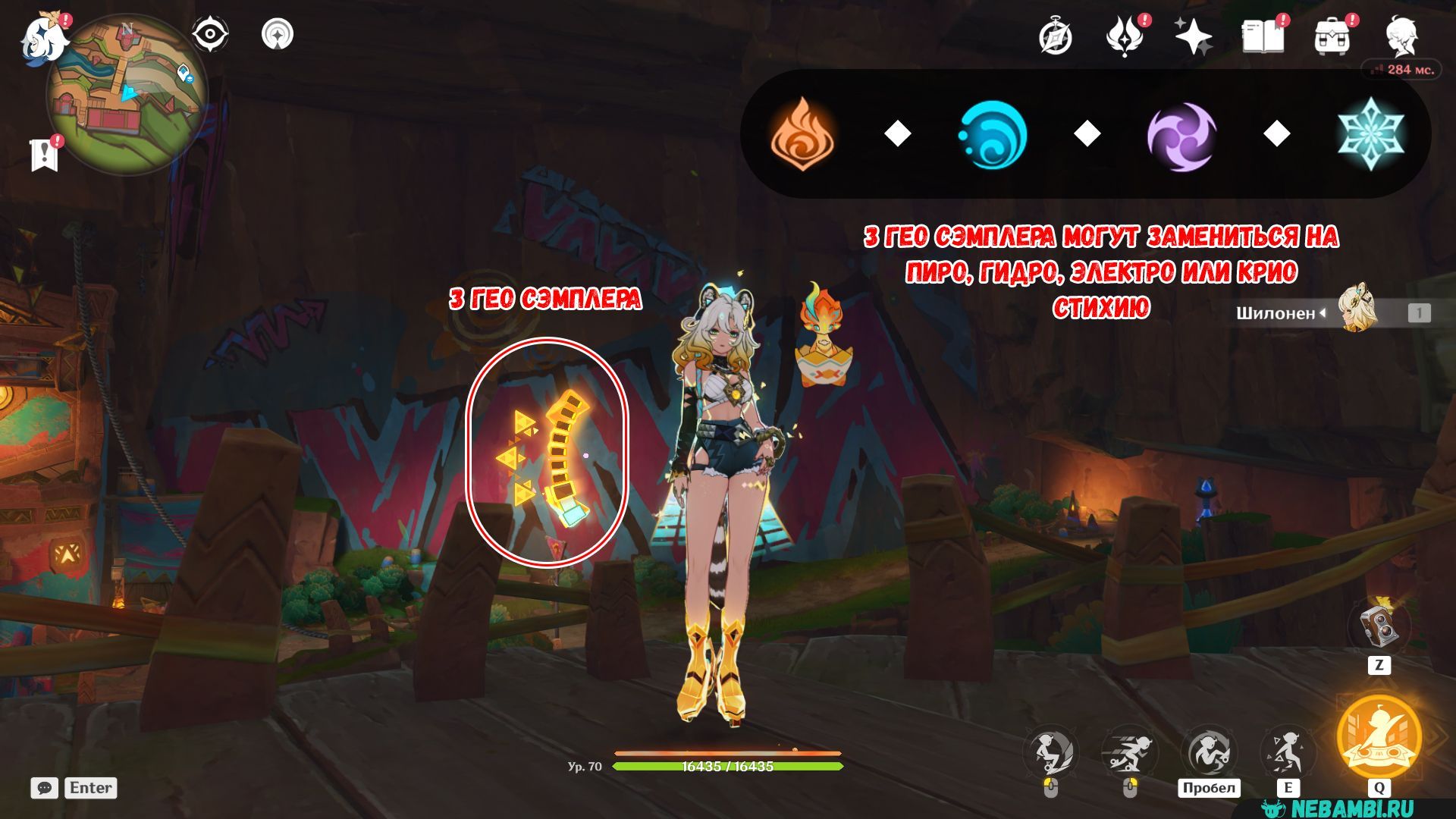
Task: Open the backpack inventory
Action: [x=1332, y=37]
